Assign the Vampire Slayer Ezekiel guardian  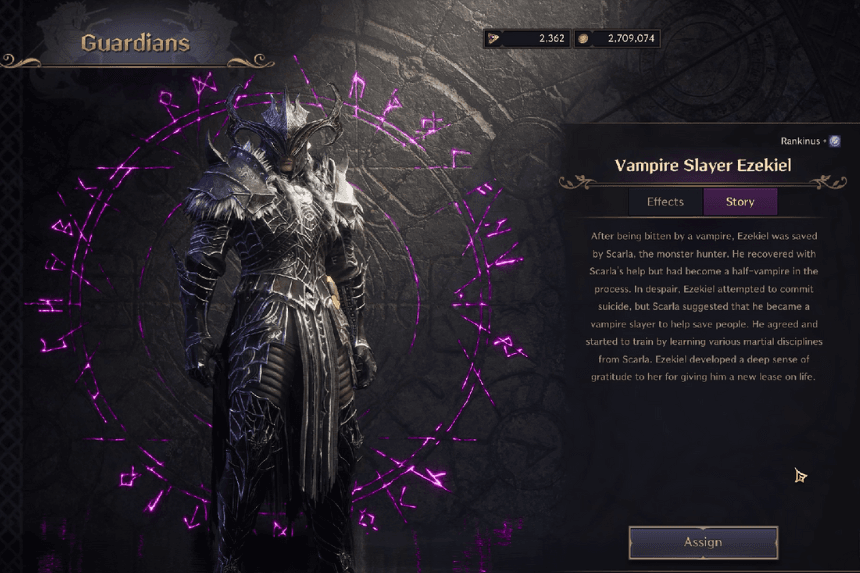[702, 542]
